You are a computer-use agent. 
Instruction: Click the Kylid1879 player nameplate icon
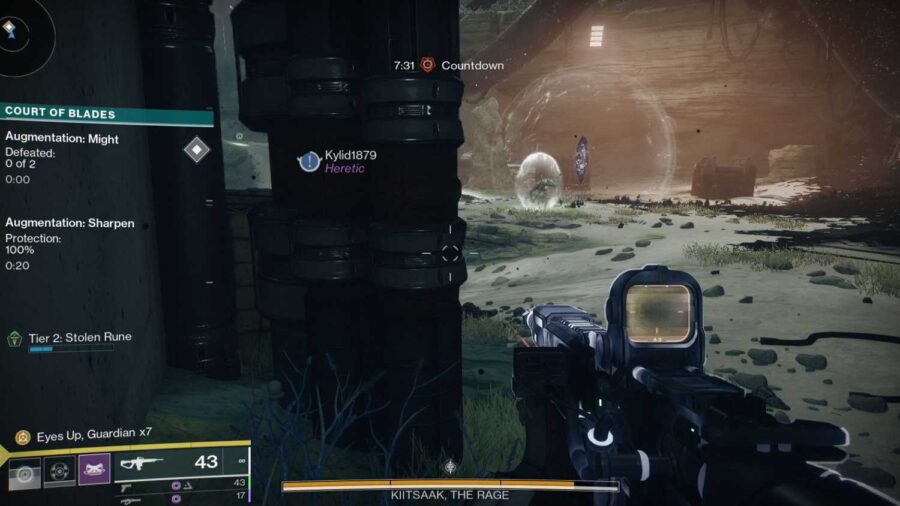coord(310,161)
